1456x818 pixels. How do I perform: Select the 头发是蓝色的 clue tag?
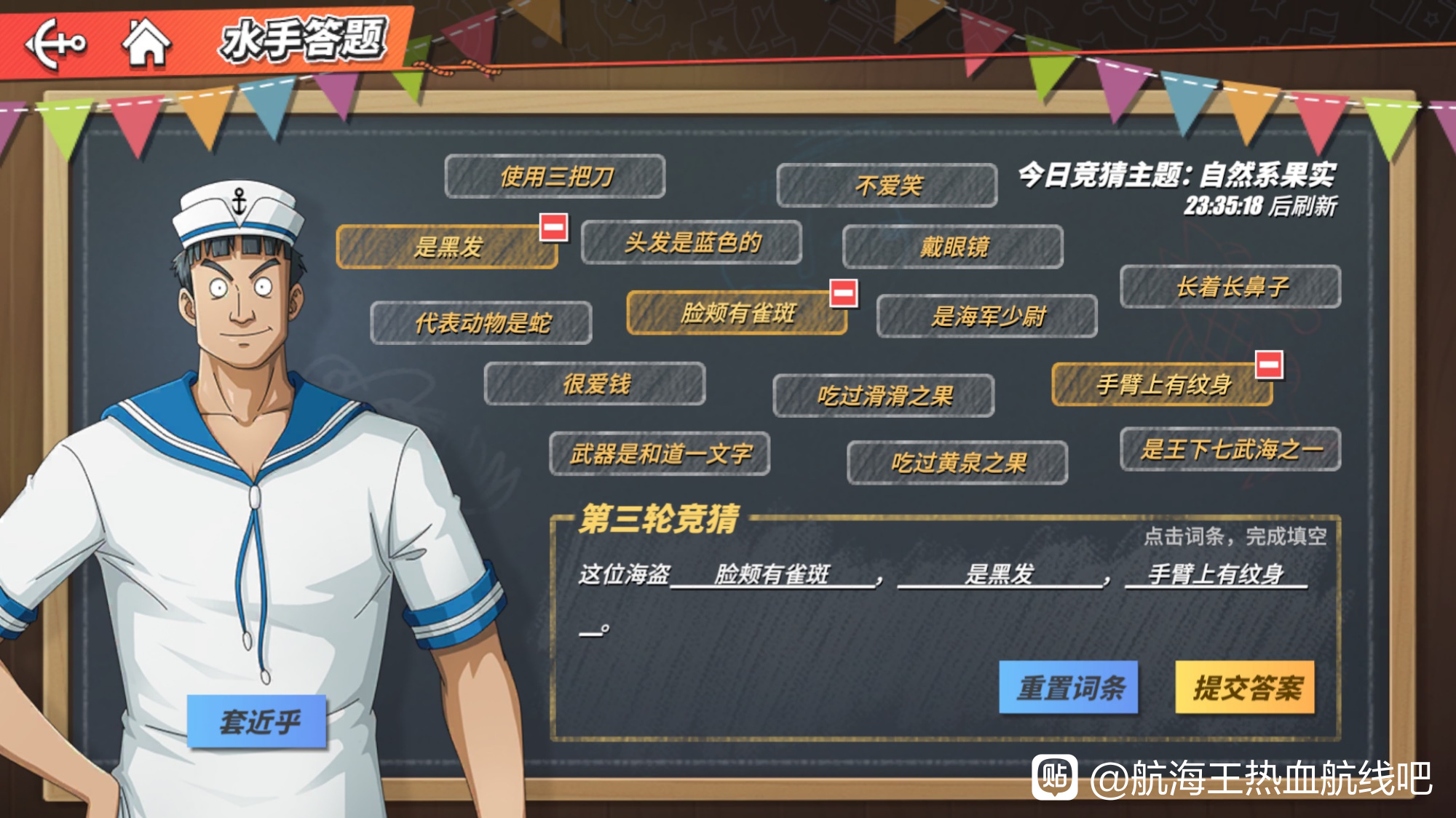coord(692,245)
